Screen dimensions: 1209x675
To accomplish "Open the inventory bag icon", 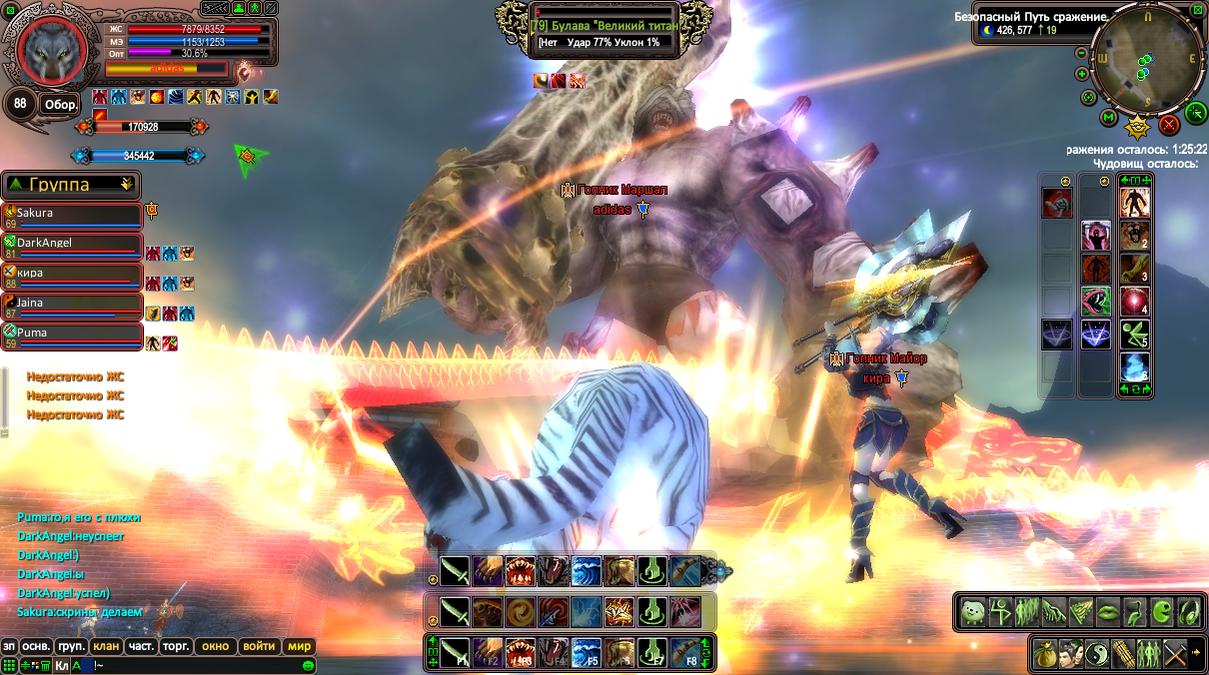I will 1045,652.
